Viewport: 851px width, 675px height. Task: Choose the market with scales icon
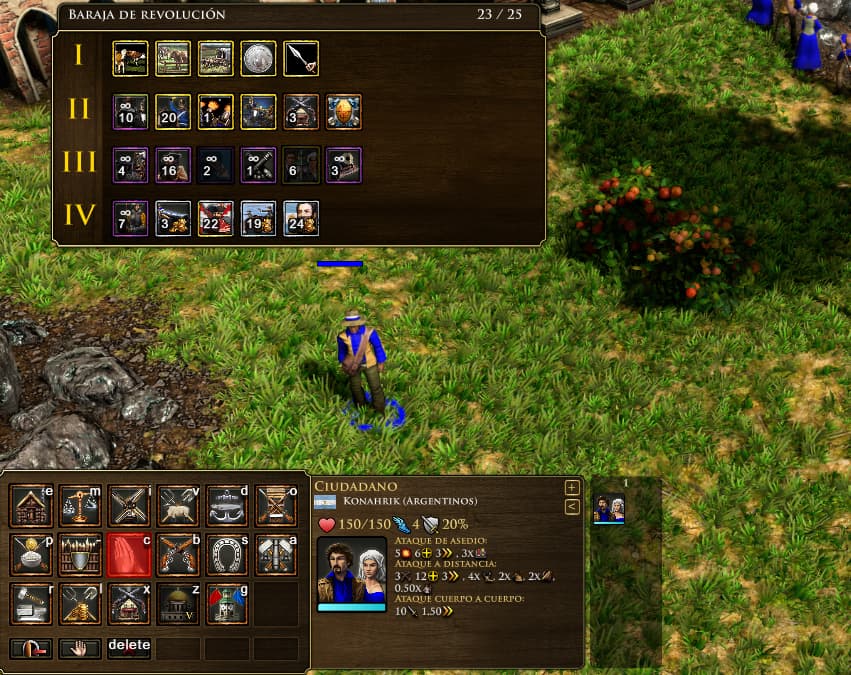pyautogui.click(x=80, y=505)
